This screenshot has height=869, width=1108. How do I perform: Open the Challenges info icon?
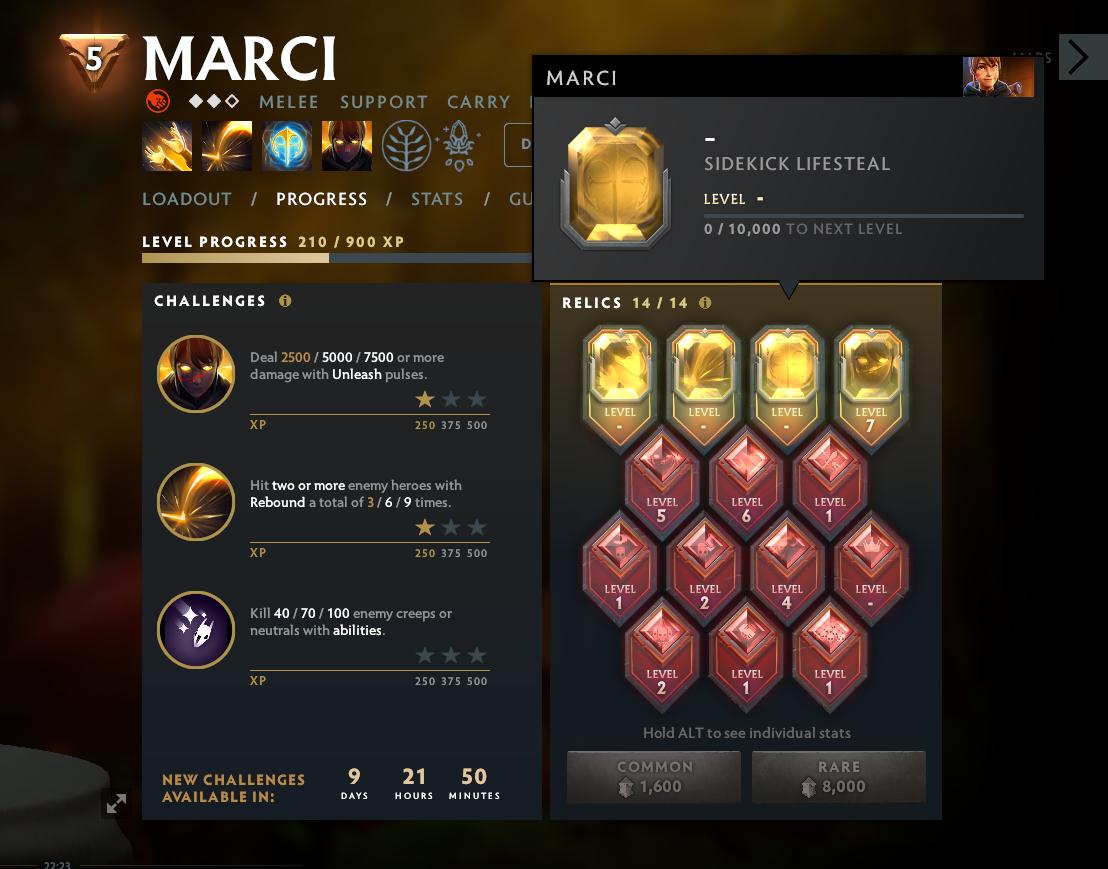tap(285, 301)
